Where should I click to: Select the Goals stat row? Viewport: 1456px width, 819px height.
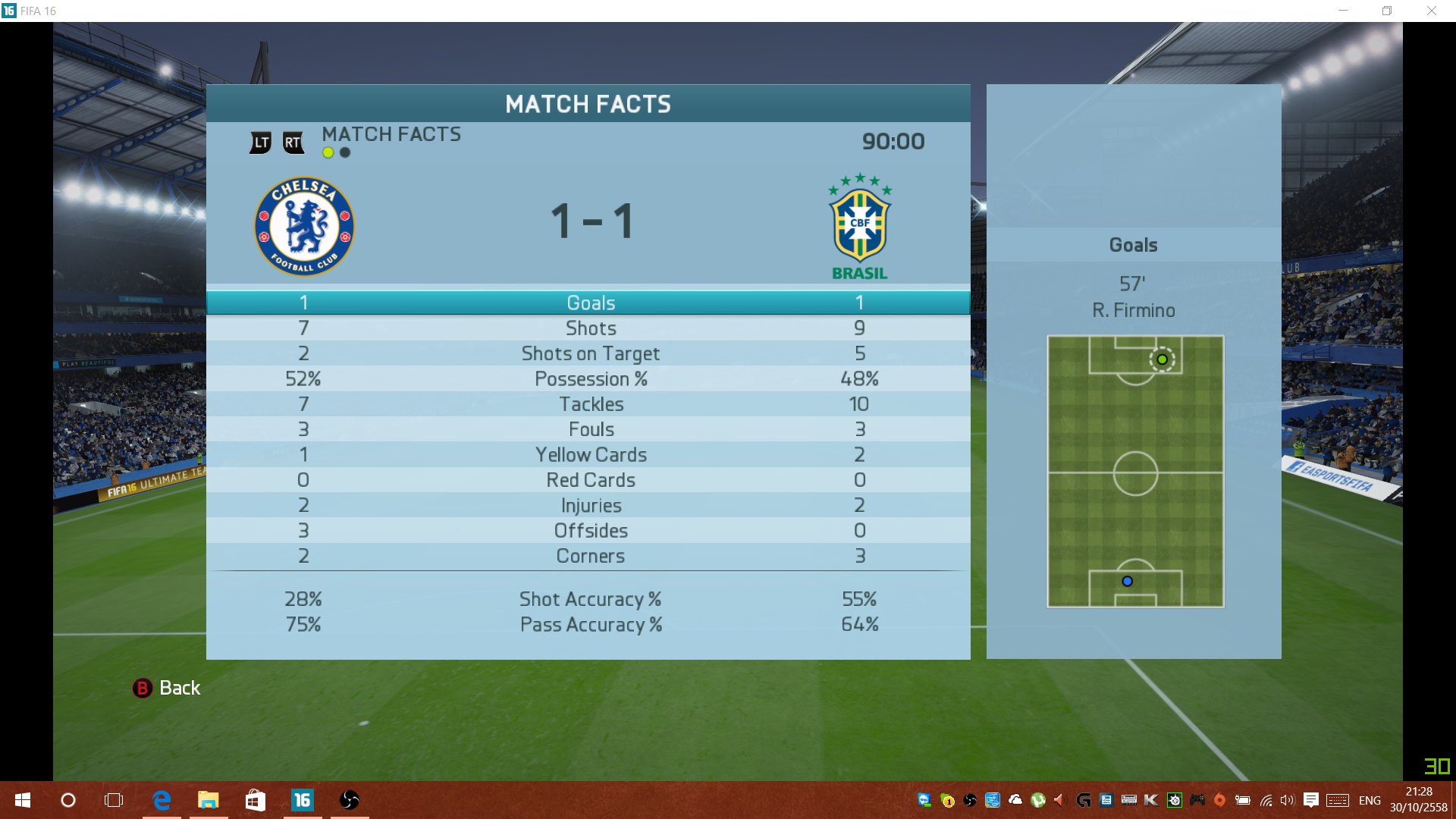[590, 303]
